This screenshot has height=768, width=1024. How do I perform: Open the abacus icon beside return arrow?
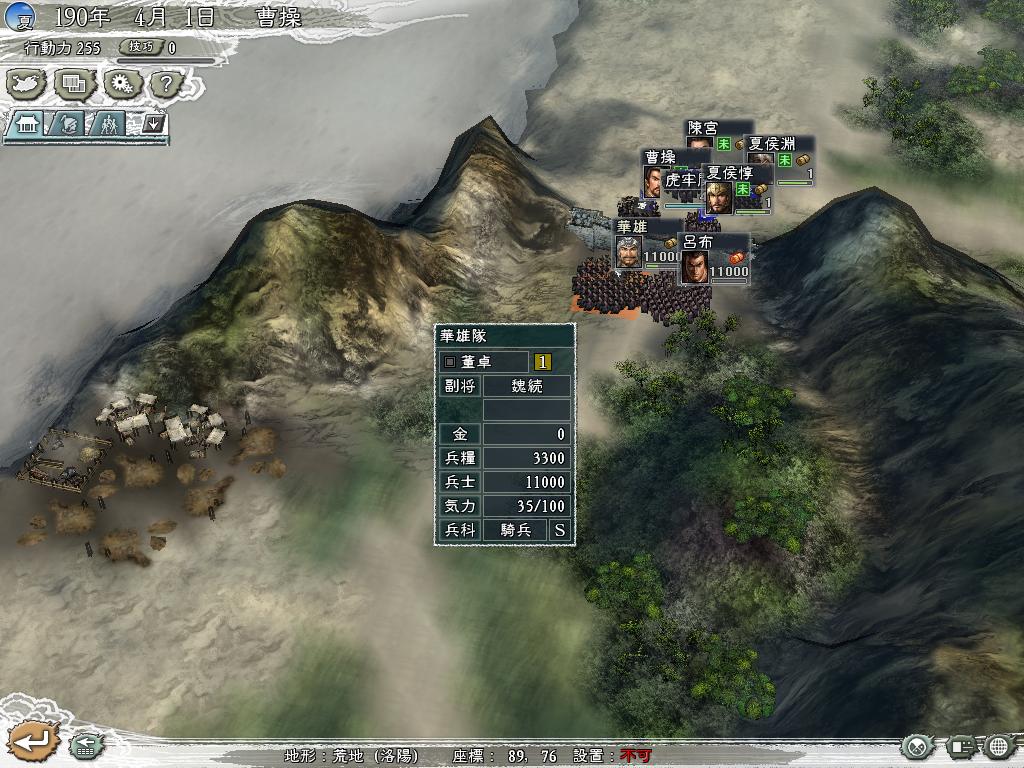coord(84,746)
